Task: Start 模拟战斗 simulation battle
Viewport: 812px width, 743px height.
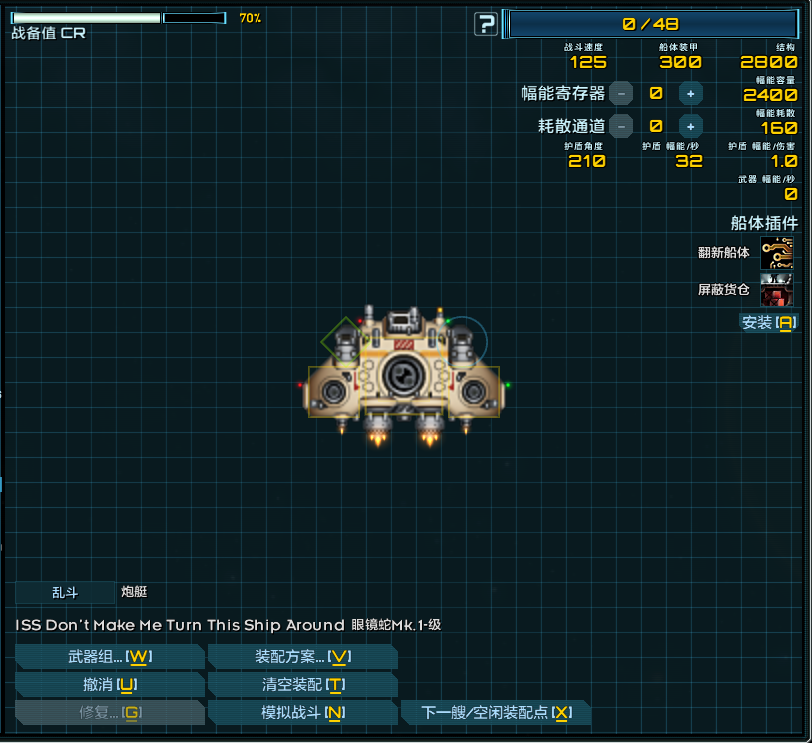Action: tap(302, 712)
